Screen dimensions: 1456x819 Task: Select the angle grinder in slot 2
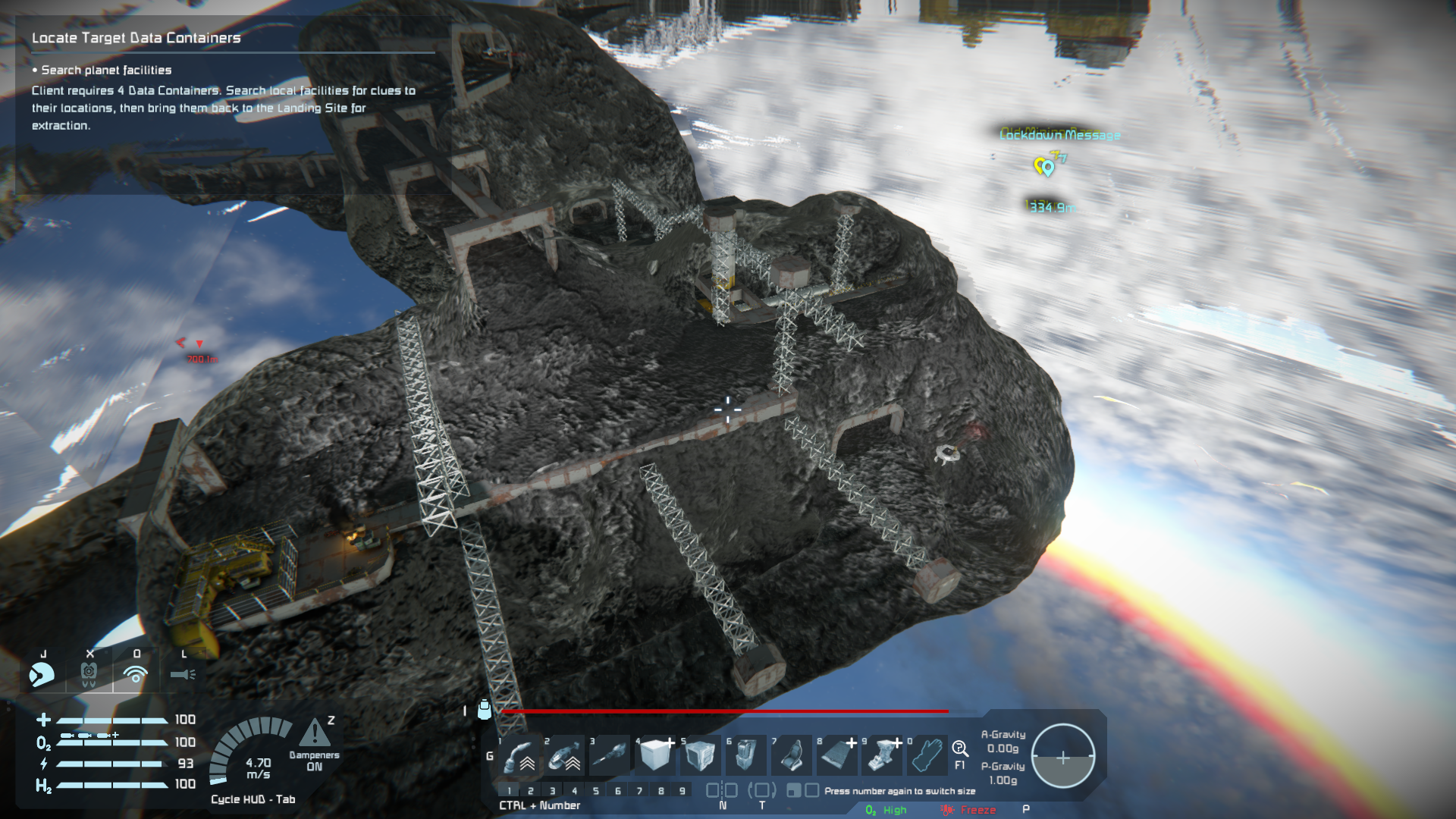tap(566, 755)
